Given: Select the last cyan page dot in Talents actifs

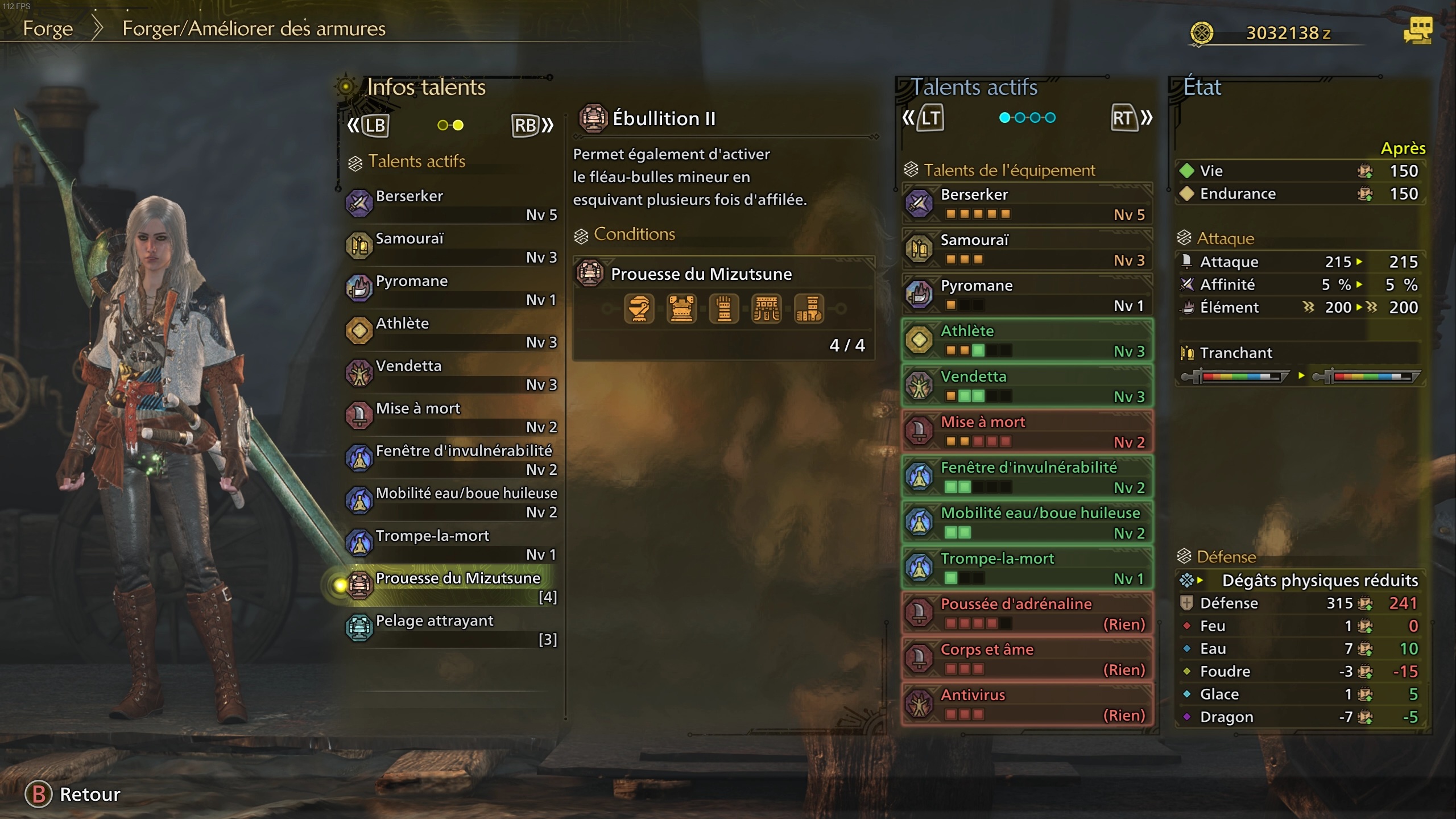Looking at the screenshot, I should tap(1050, 118).
